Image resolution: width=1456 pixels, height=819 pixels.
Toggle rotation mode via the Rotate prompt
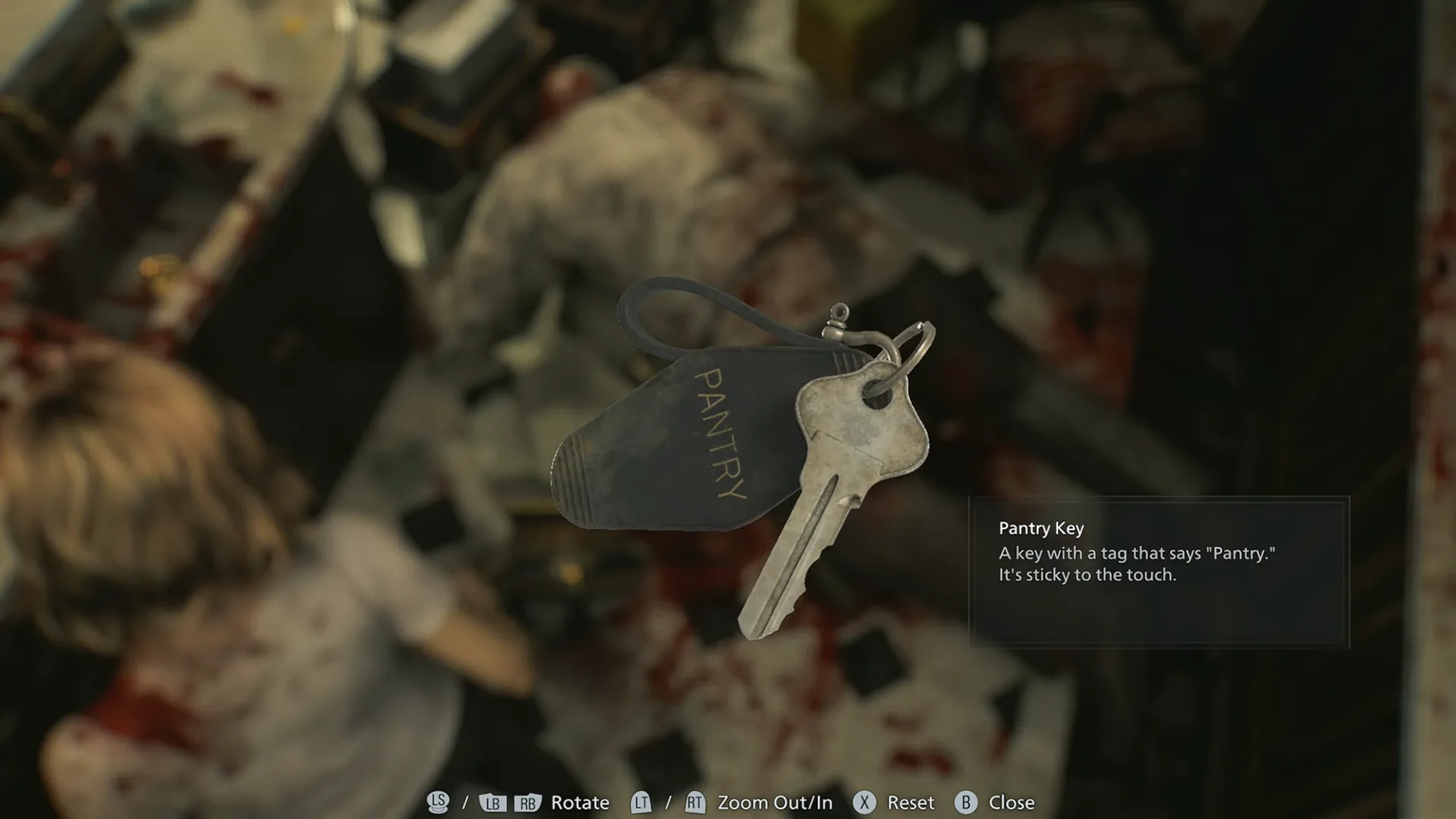[x=580, y=802]
